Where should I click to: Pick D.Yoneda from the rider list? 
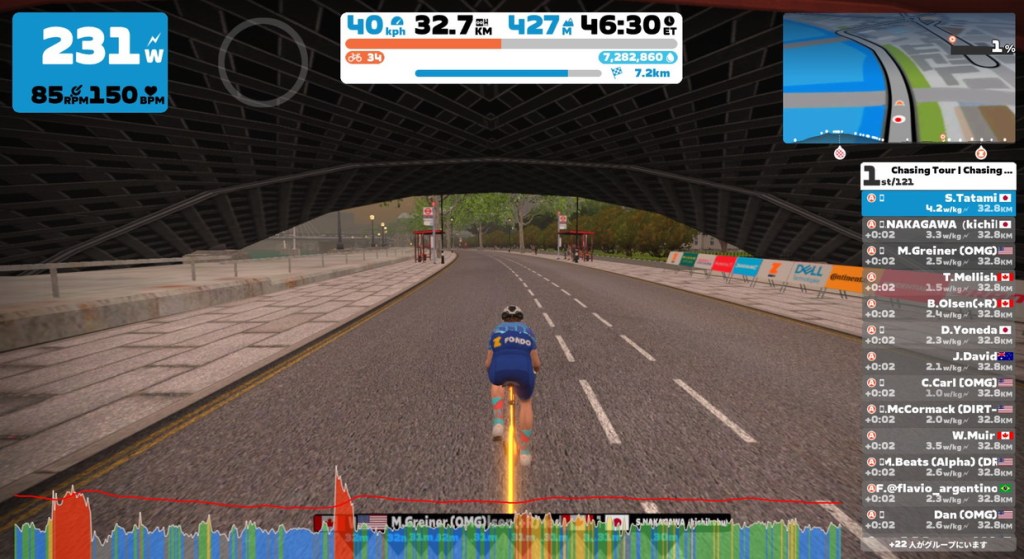tap(938, 335)
